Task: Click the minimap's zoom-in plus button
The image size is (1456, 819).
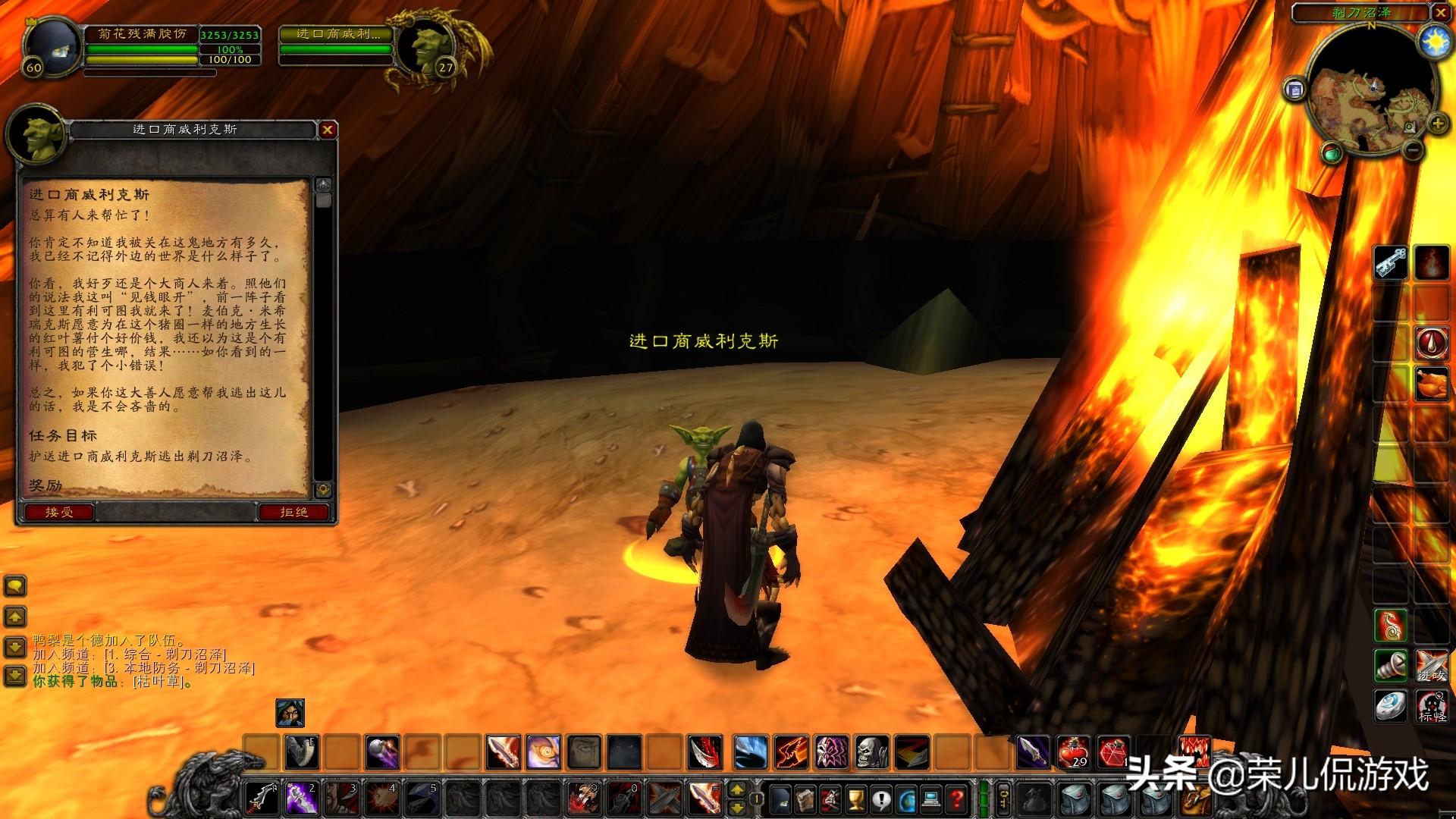Action: tap(1436, 124)
